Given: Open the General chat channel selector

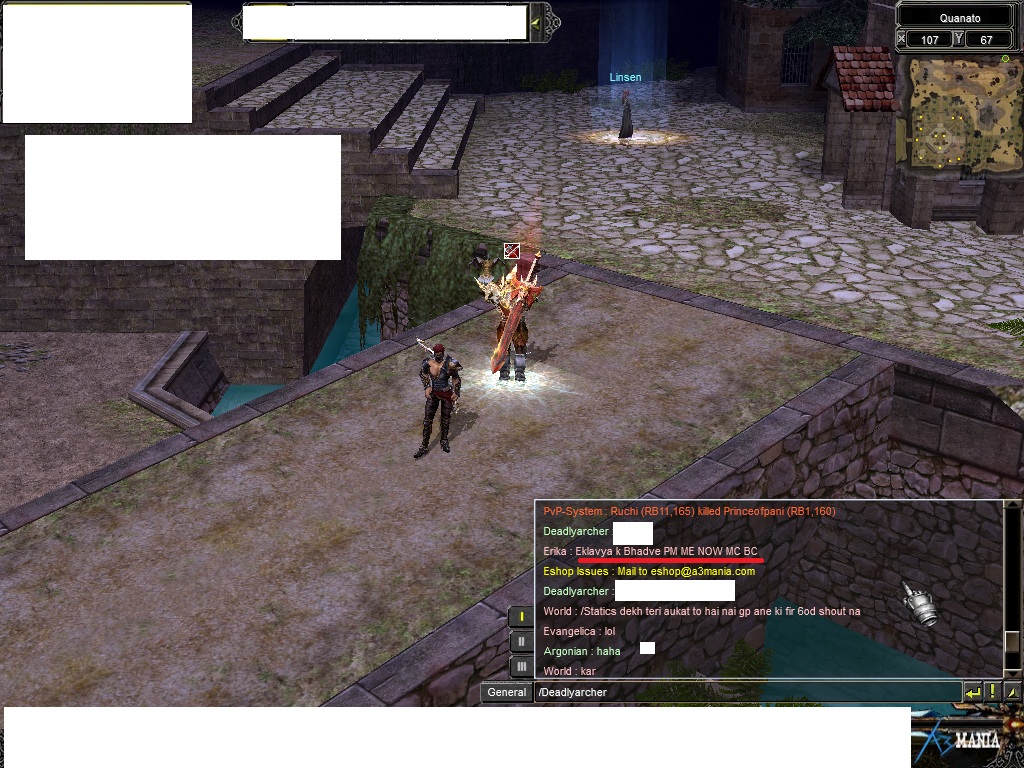Looking at the screenshot, I should 507,692.
